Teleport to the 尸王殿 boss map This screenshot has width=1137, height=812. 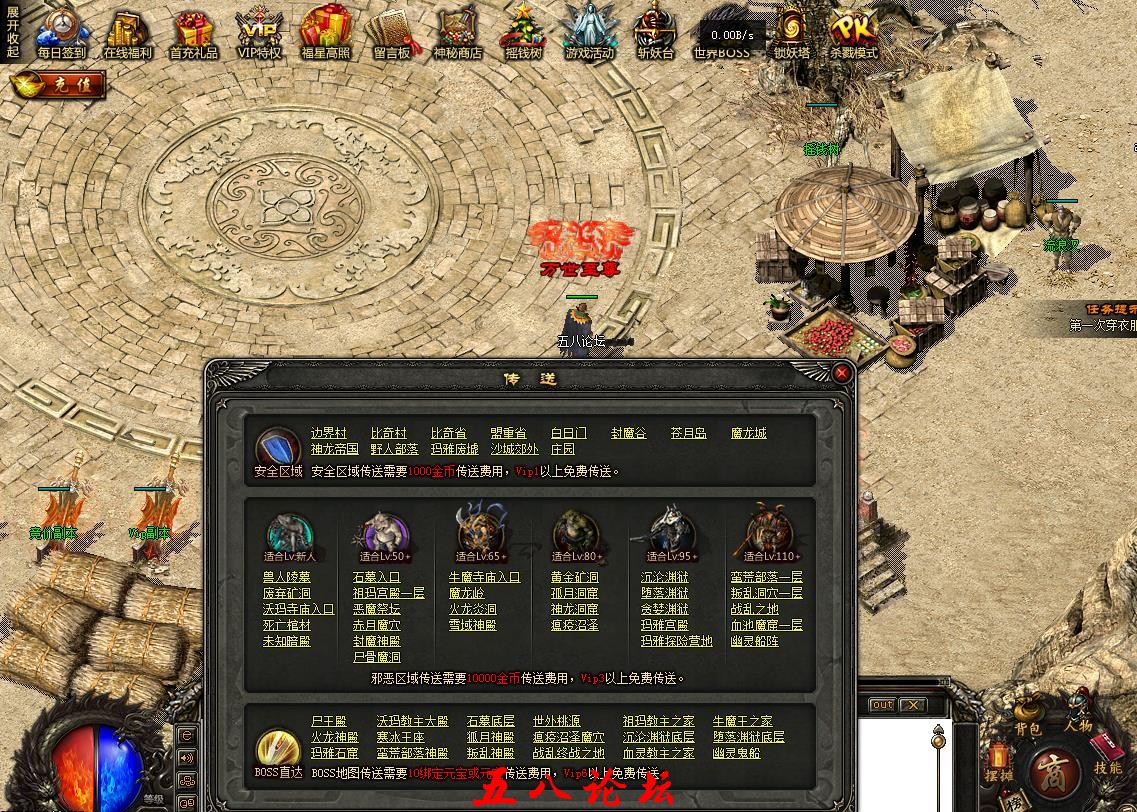pyautogui.click(x=328, y=721)
